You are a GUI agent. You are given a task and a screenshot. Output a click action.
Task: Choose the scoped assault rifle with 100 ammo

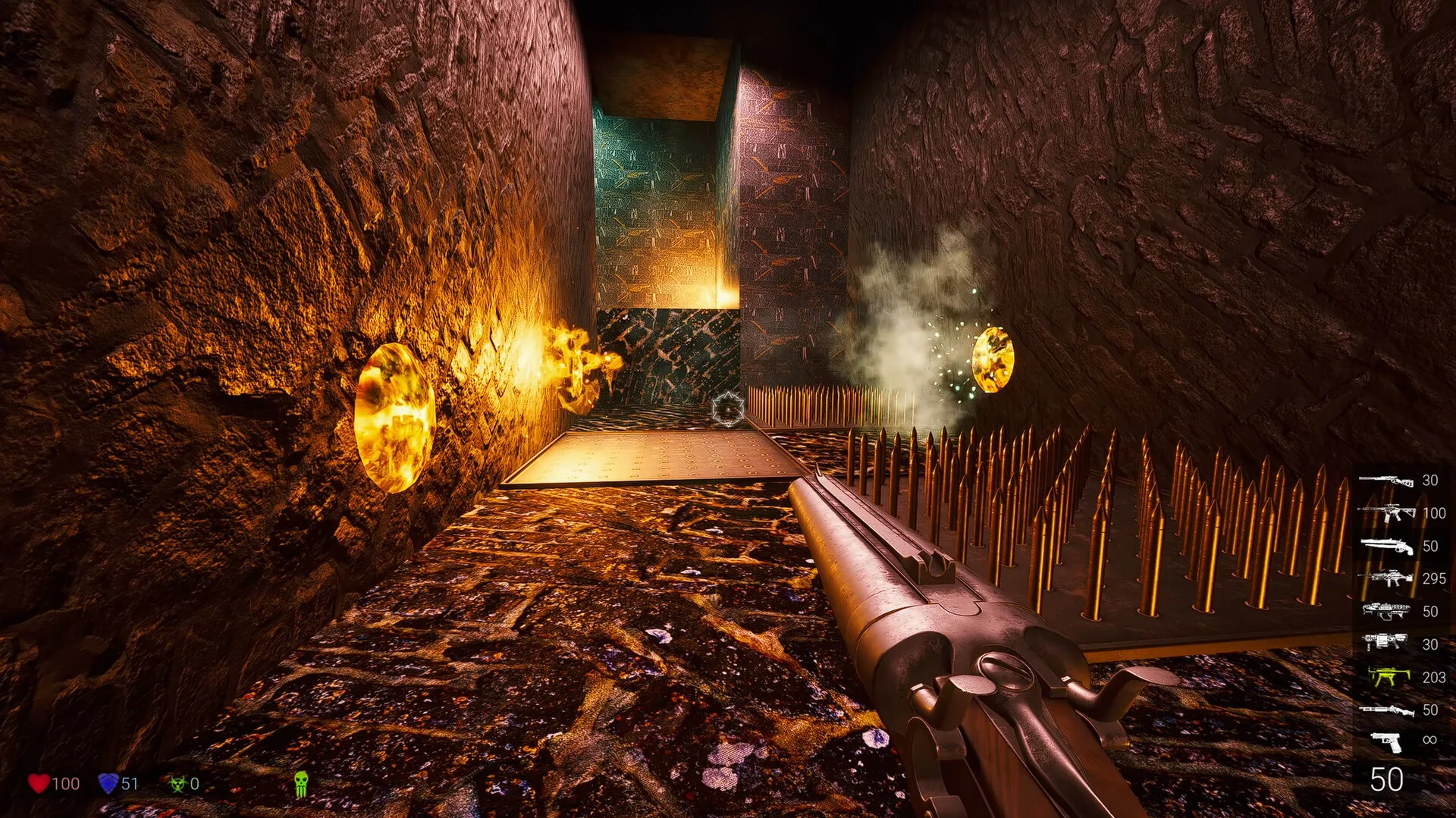point(1385,513)
